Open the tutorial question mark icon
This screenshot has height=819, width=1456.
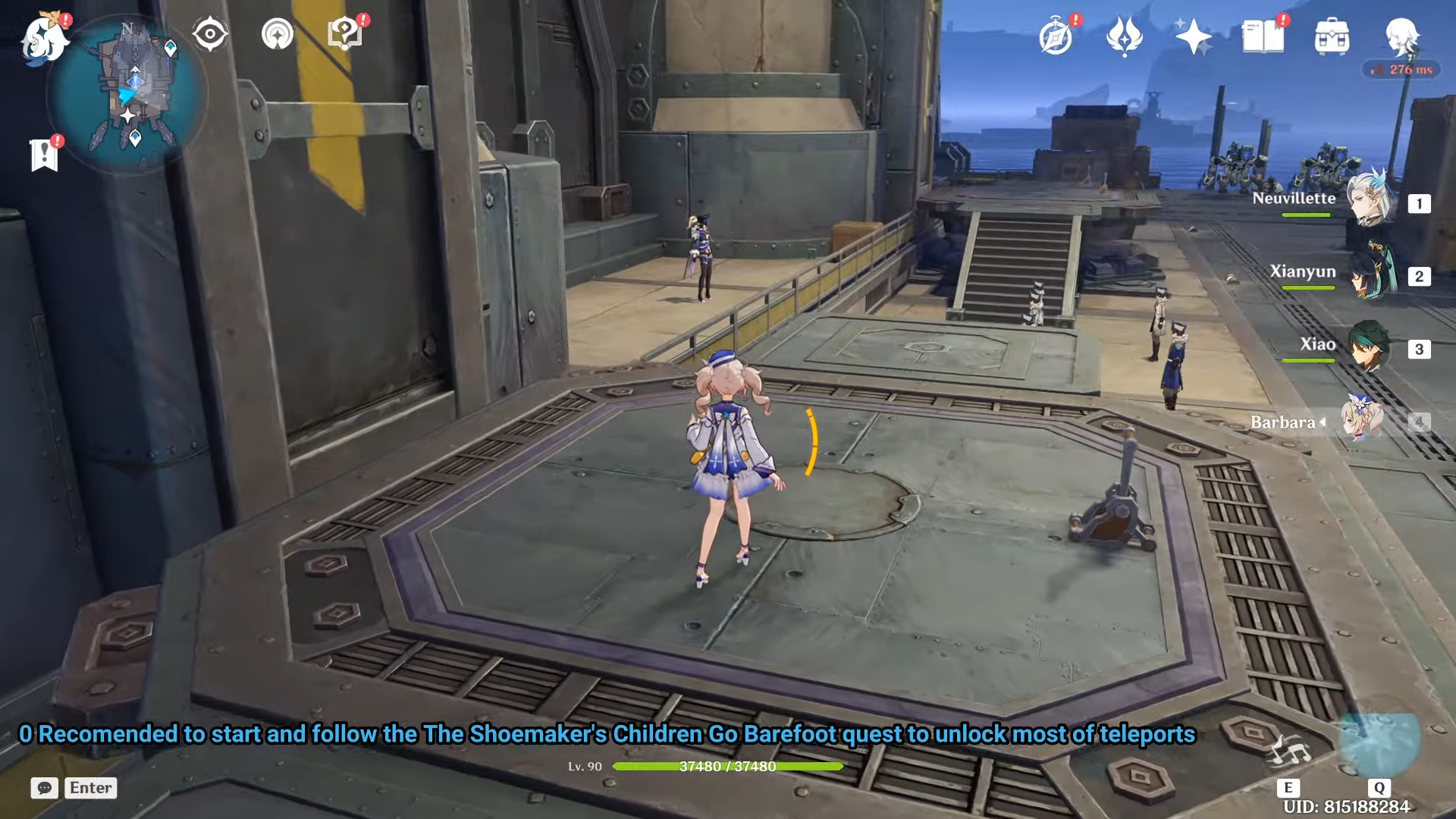(344, 34)
